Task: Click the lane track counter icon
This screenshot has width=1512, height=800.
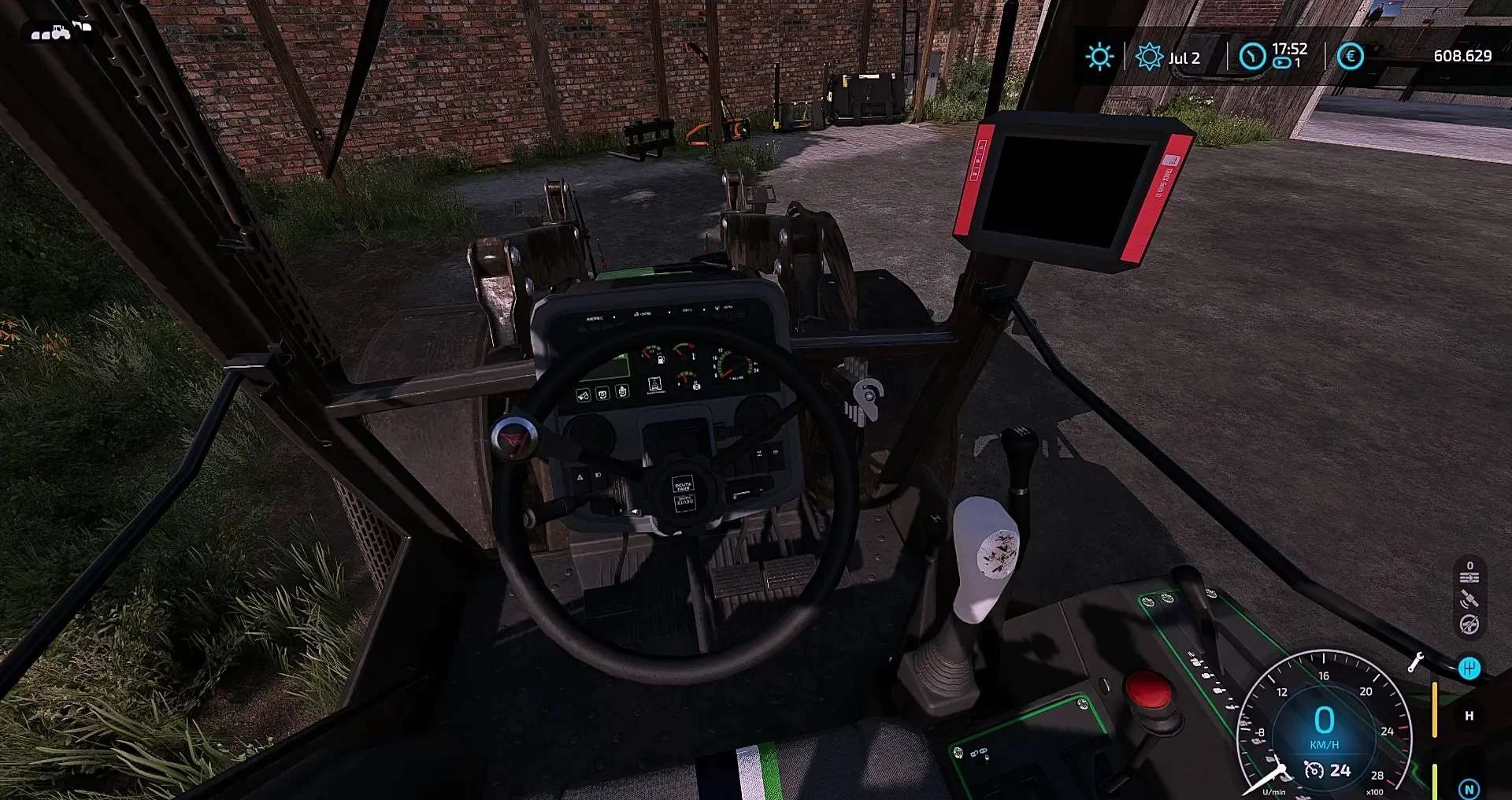Action: 1469,573
